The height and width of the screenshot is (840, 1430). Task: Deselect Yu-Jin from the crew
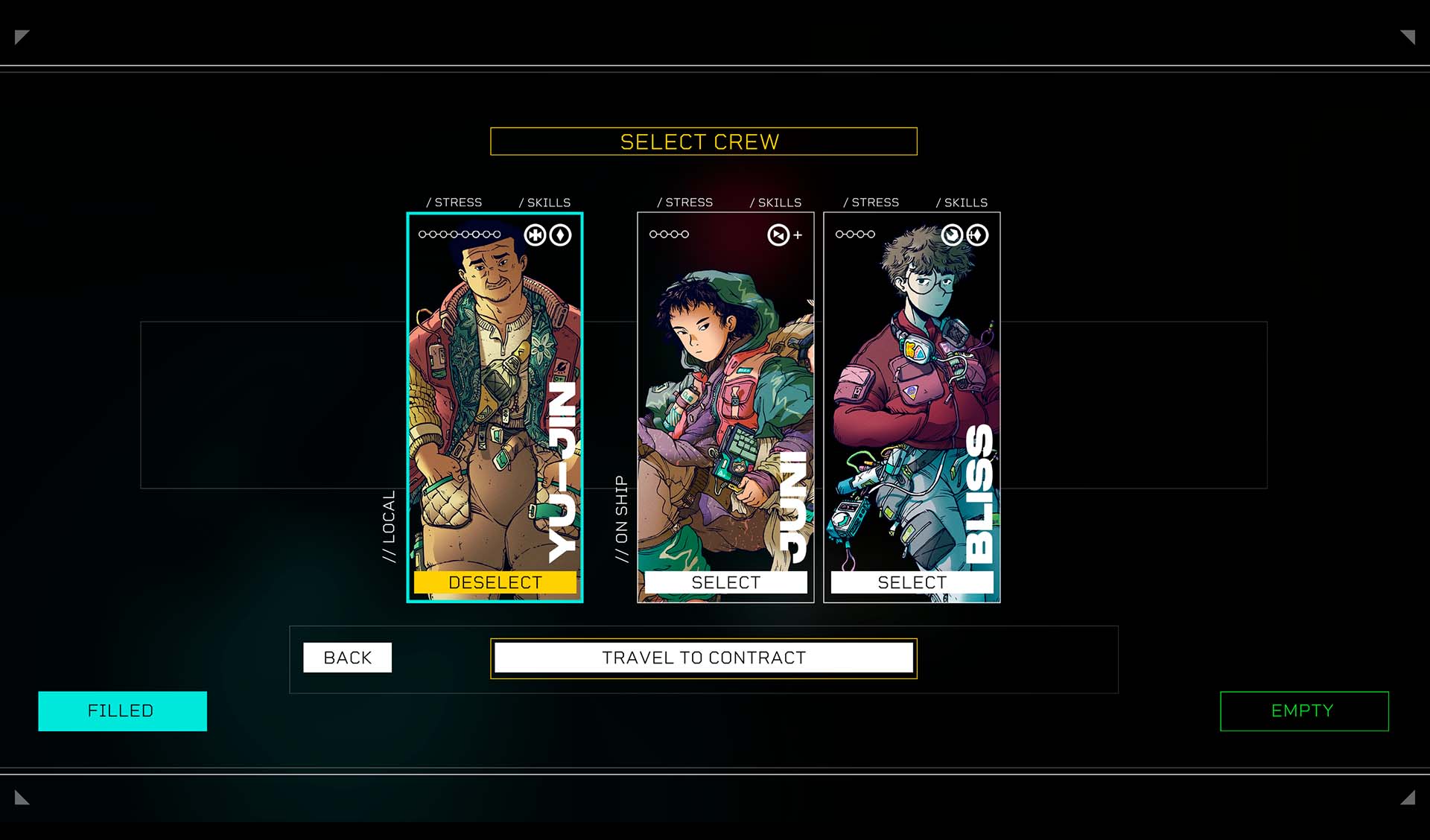pos(495,582)
